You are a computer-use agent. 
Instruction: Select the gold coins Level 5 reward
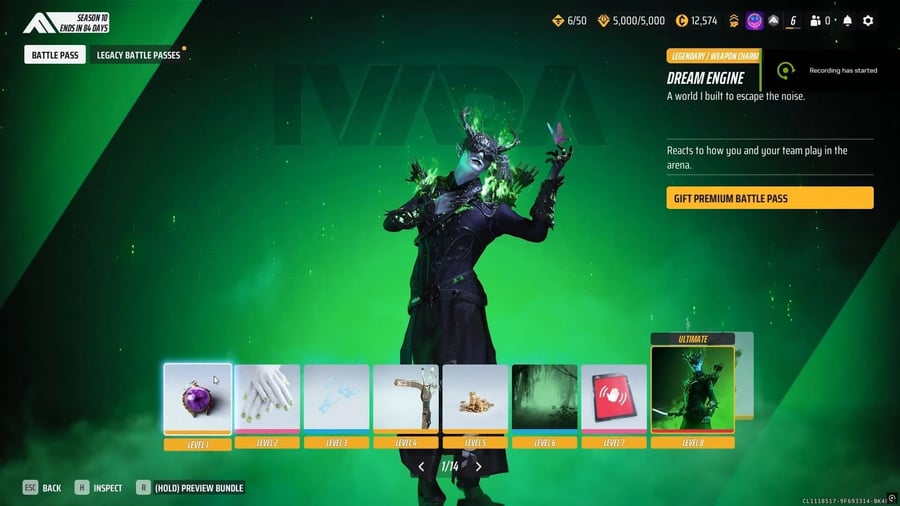pos(475,398)
